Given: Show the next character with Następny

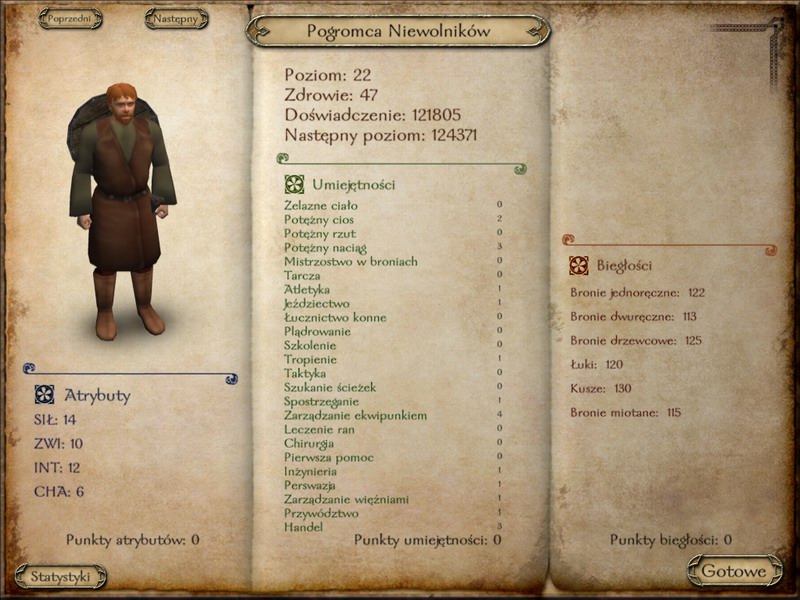Looking at the screenshot, I should [176, 18].
